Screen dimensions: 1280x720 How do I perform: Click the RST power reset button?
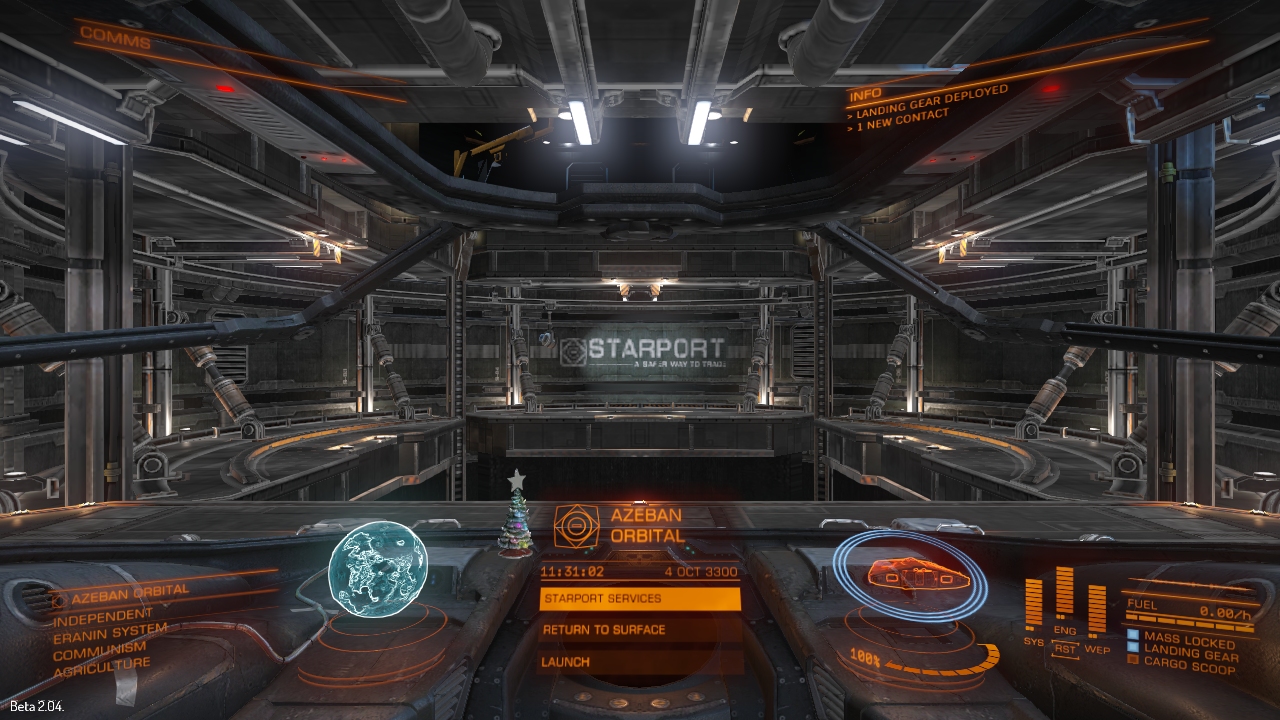1065,649
